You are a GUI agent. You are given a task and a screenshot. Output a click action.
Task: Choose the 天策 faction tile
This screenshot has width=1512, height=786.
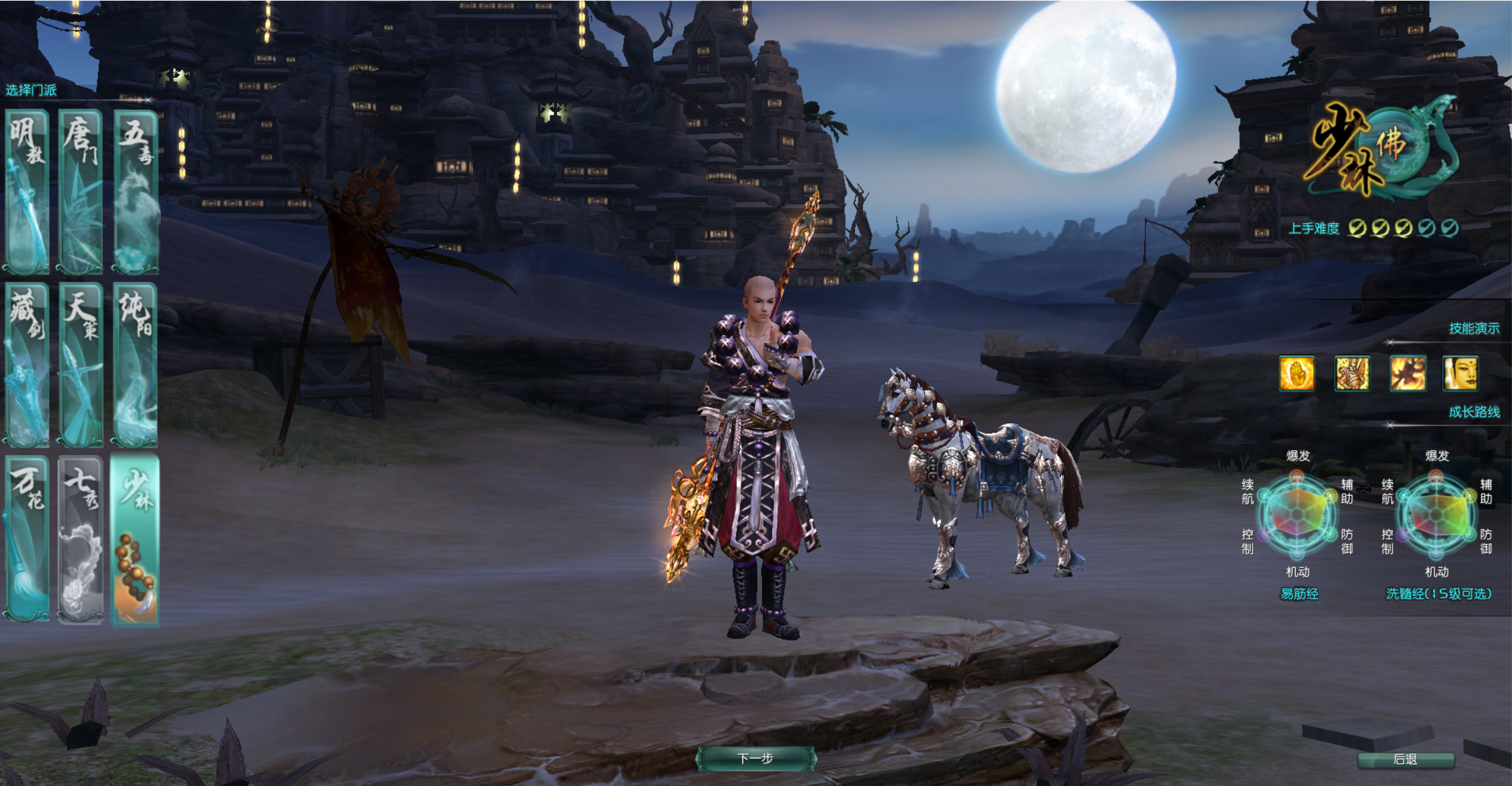tap(81, 364)
